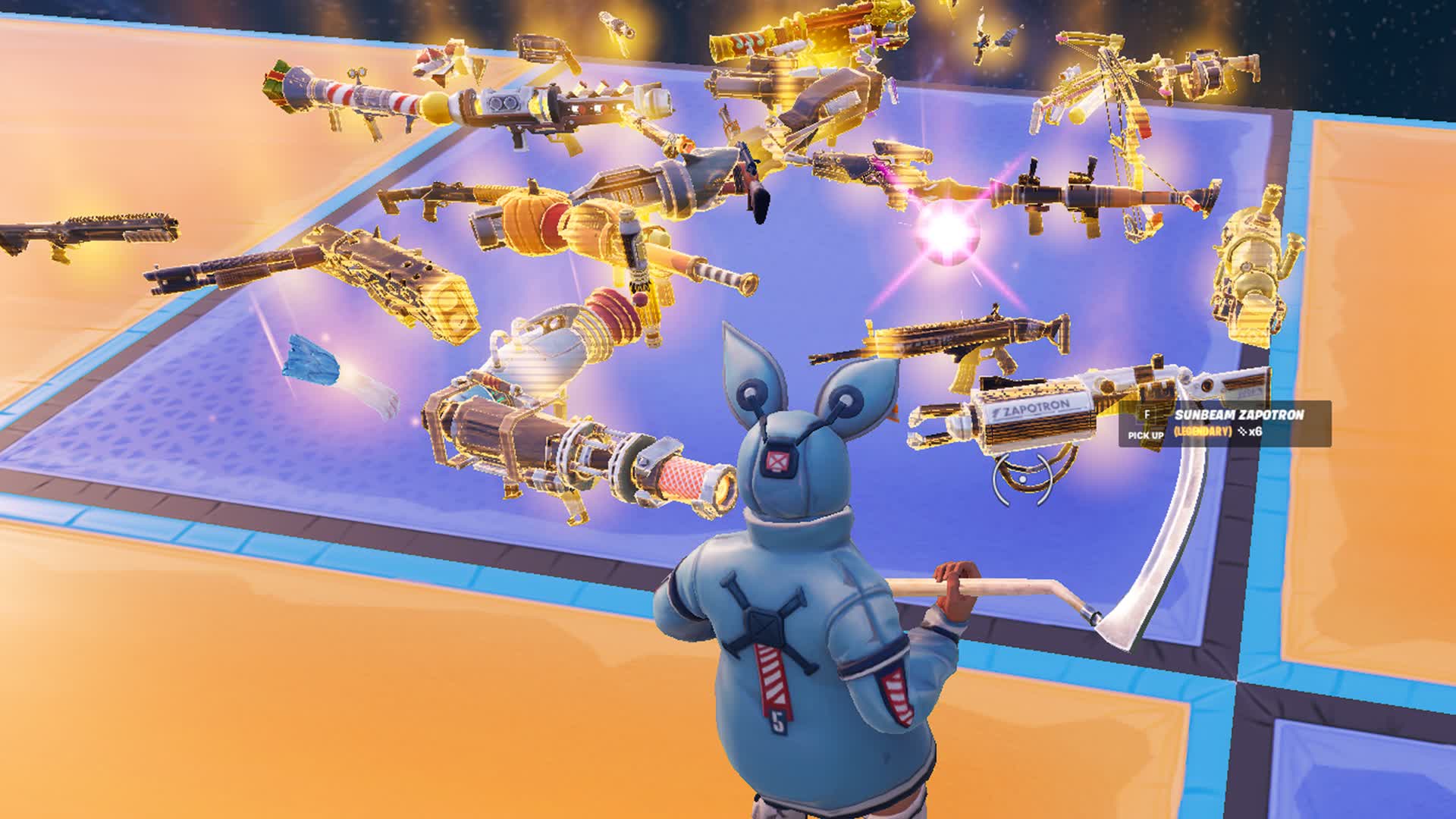
Task: Click the x6 ammo count indicator
Action: coord(1253,431)
